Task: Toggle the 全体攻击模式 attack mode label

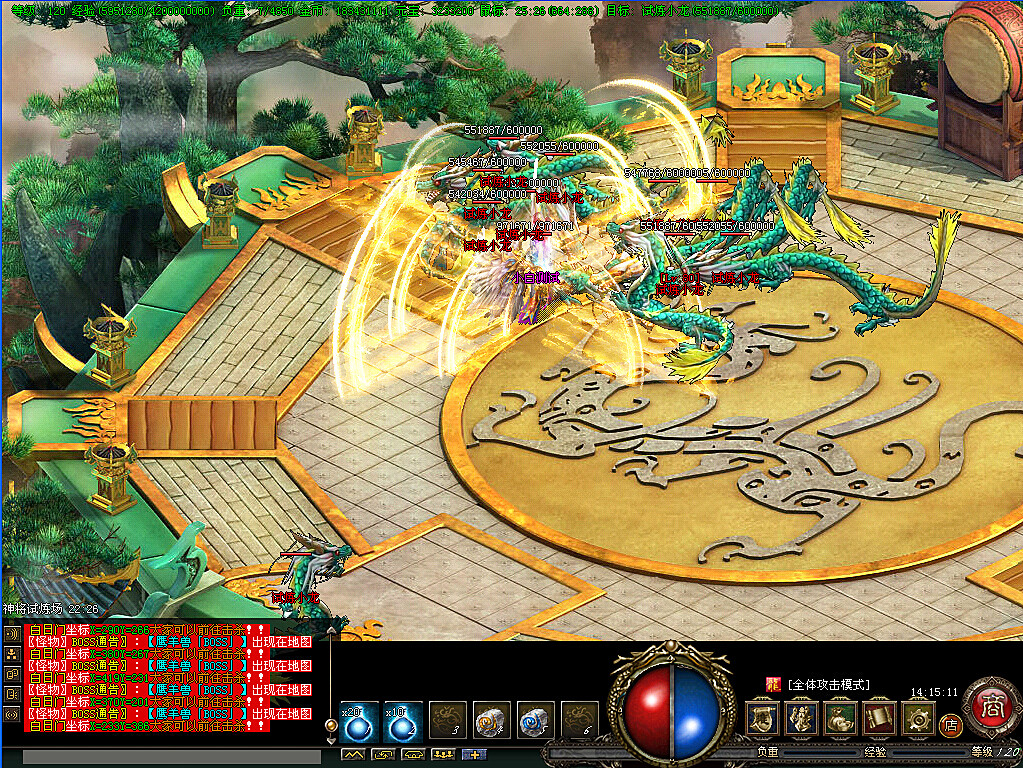Action: [x=829, y=685]
